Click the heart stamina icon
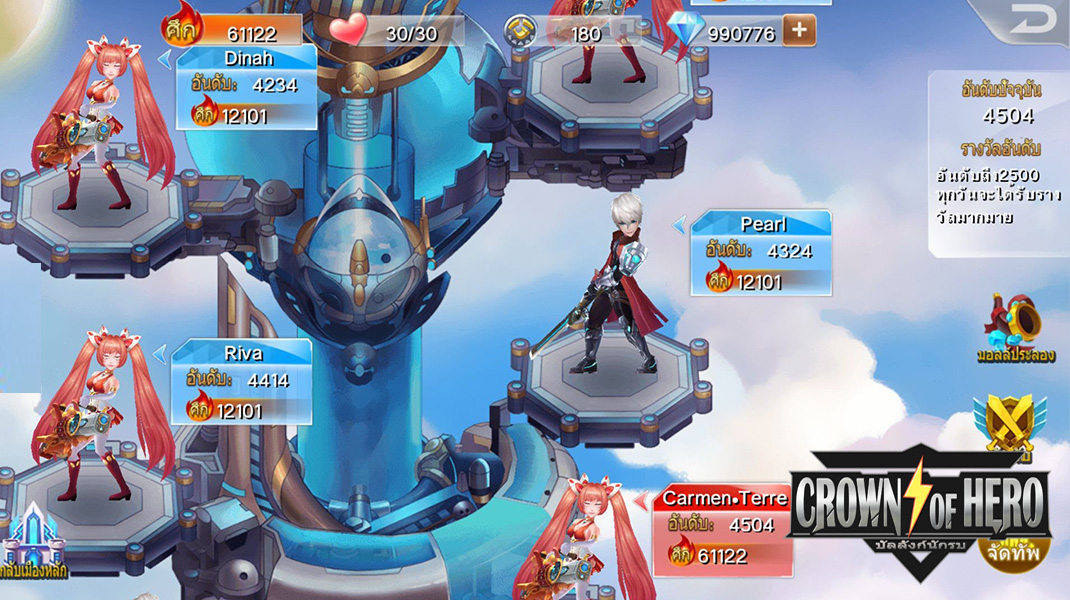Image resolution: width=1070 pixels, height=600 pixels. point(349,31)
